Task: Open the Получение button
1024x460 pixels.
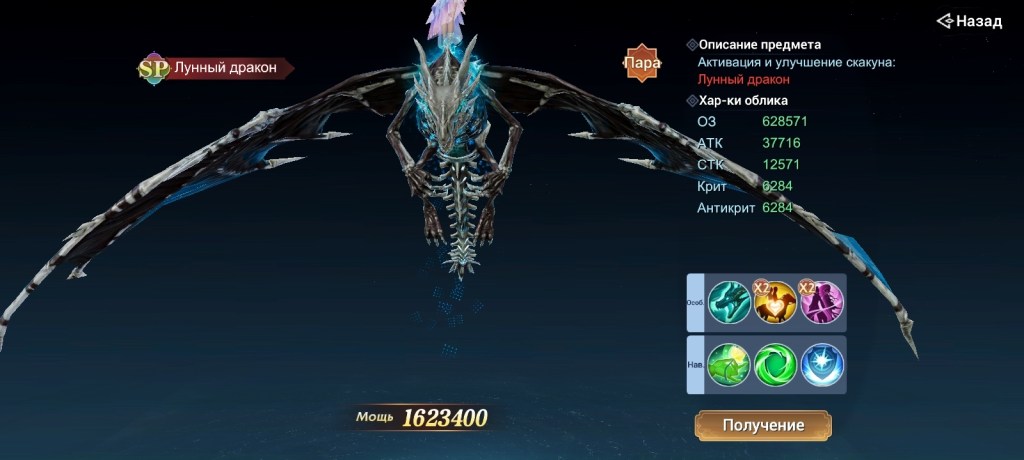Action: coord(763,425)
